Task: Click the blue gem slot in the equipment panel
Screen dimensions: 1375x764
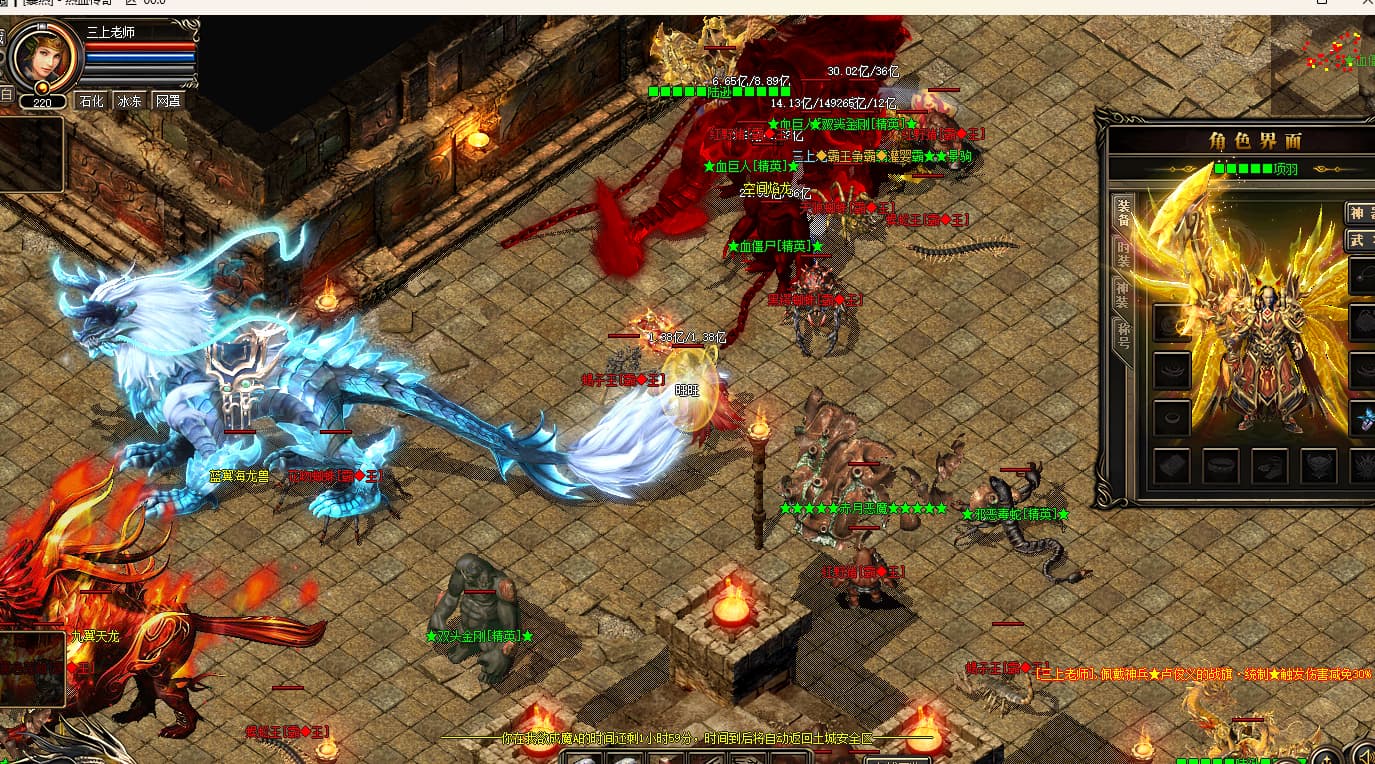Action: click(1367, 418)
